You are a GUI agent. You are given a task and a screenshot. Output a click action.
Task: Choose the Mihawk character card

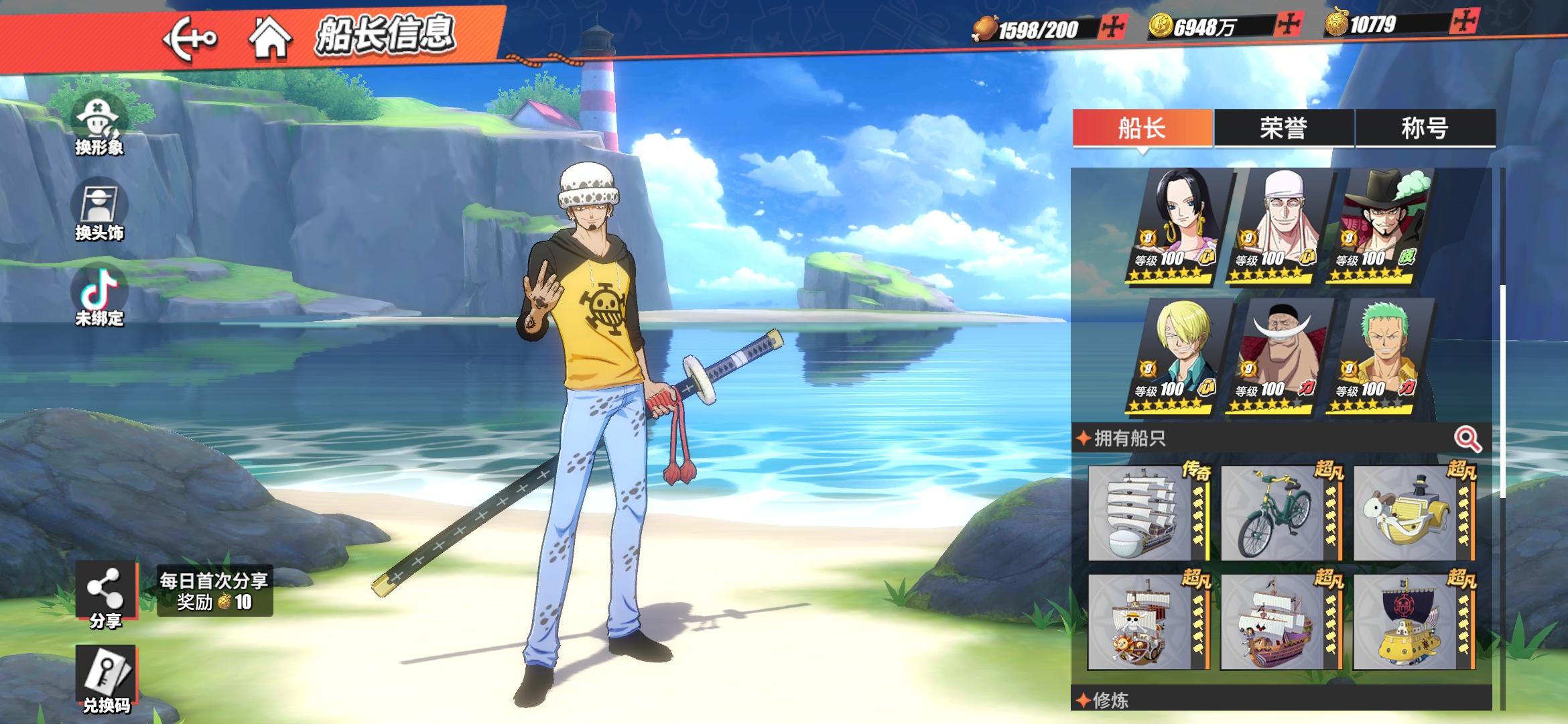pos(1380,225)
